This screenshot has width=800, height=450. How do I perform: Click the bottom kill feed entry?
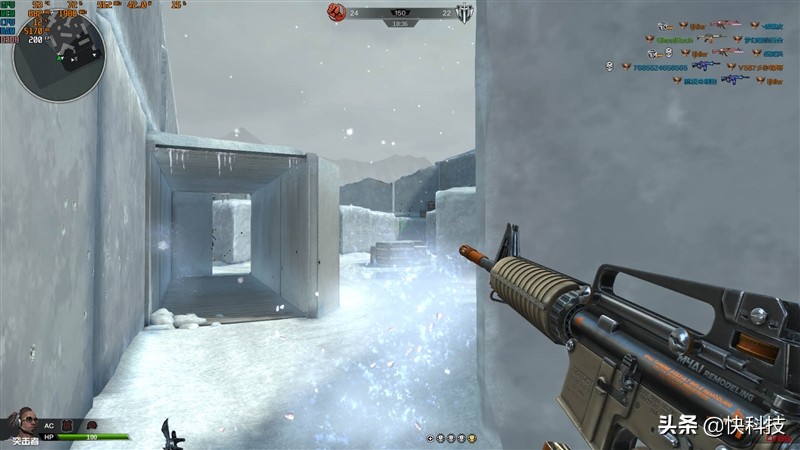click(730, 81)
